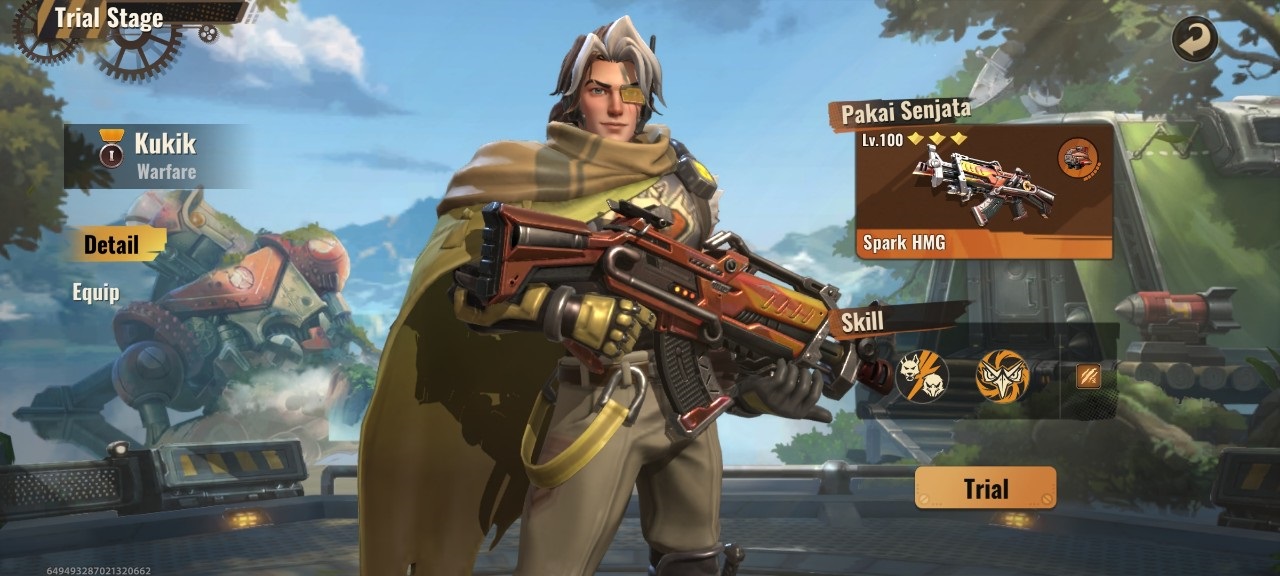Select the Spark HMG weapon card

pyautogui.click(x=984, y=192)
